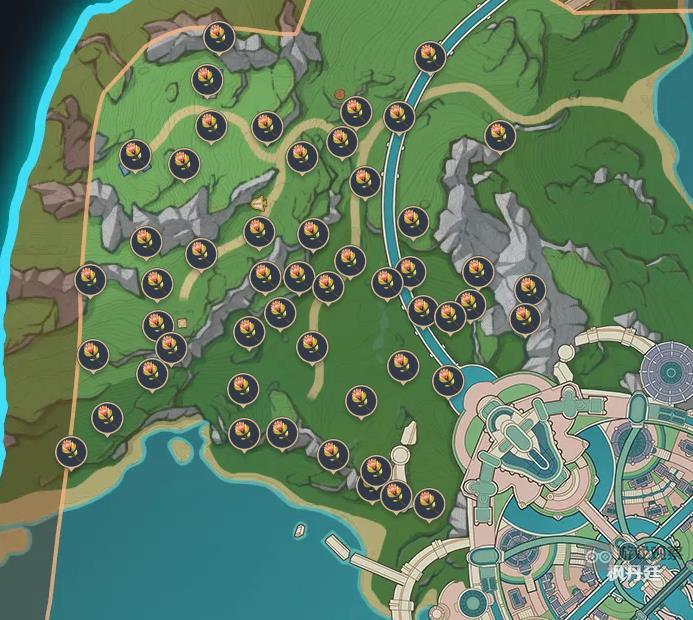Click the northernmost Rainbow Rose marker on gray cliffs
This screenshot has width=693, height=620.
(x=217, y=37)
